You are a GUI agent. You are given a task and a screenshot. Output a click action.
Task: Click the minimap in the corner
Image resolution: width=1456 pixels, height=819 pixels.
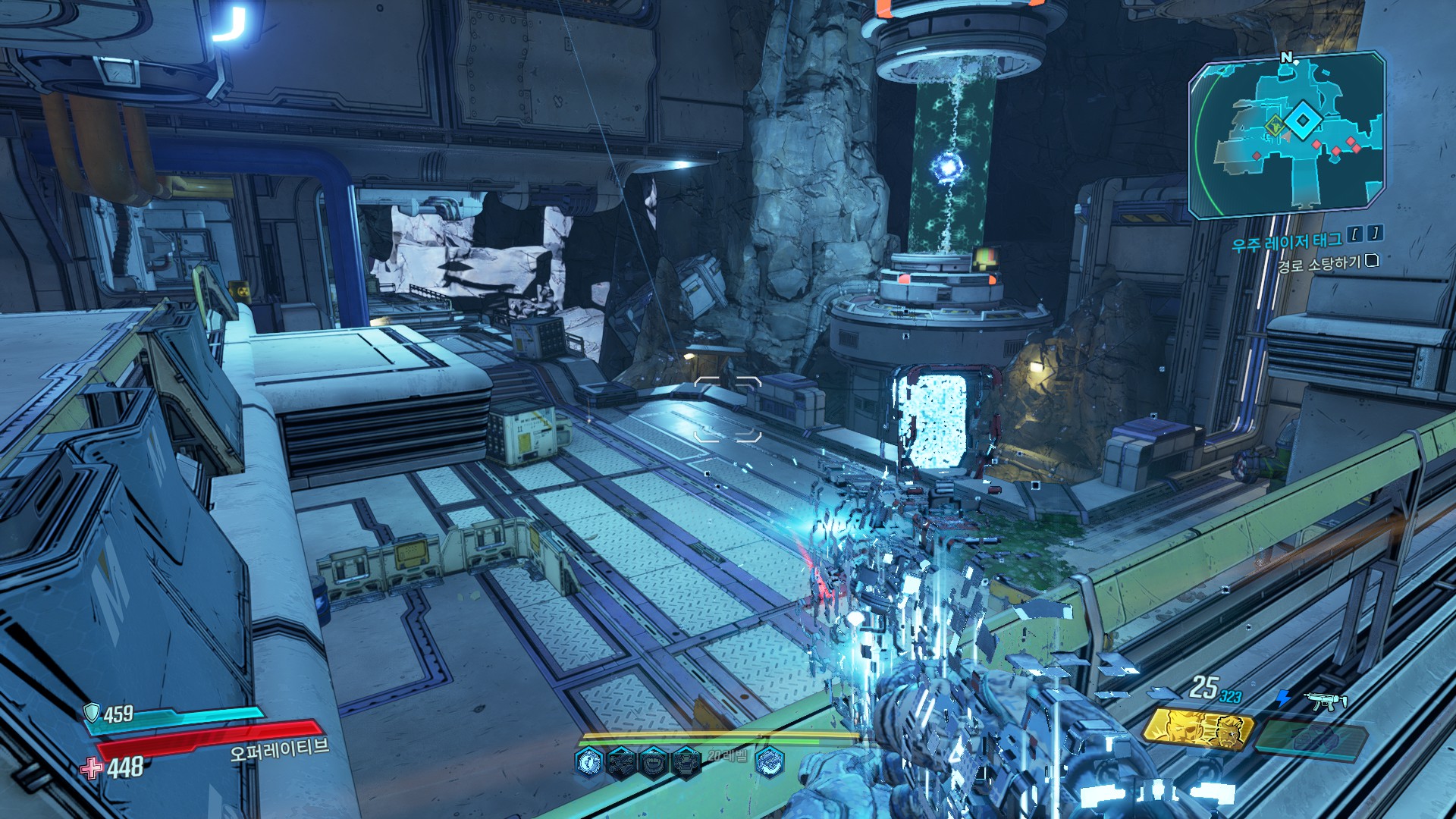point(1288,135)
